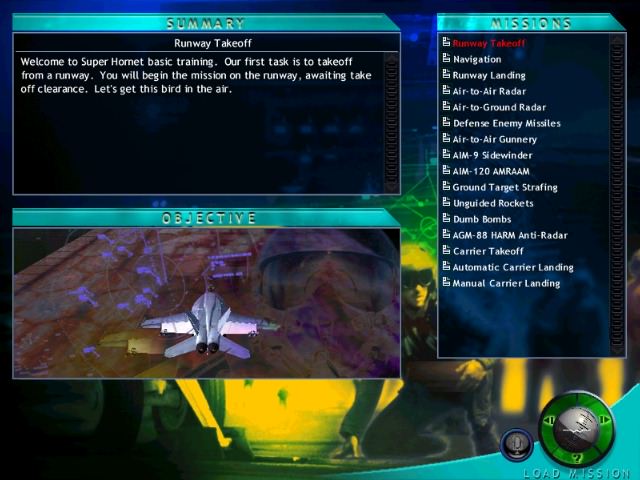Choose Ground Target Strafing mission
The width and height of the screenshot is (640, 480).
click(504, 188)
